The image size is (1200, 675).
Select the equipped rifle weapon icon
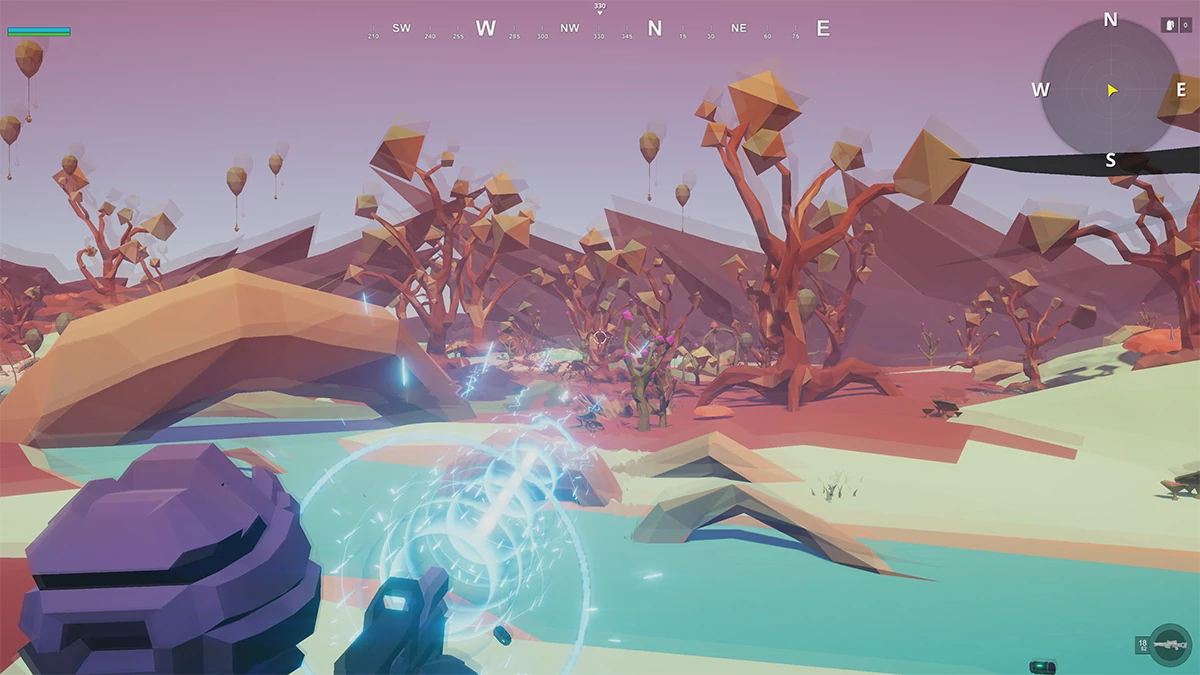(1169, 645)
